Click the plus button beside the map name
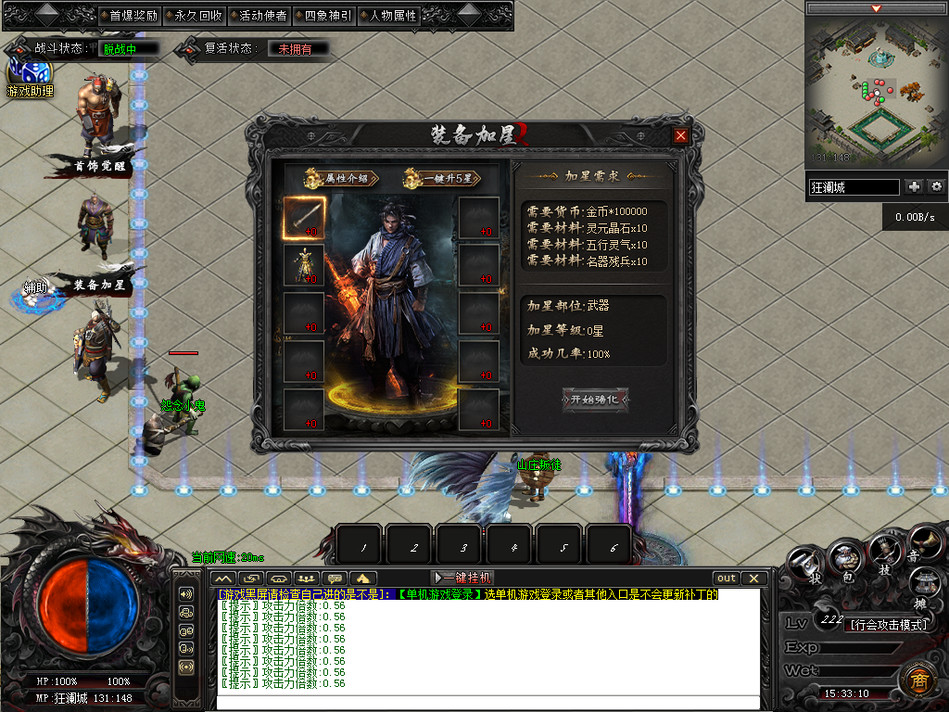This screenshot has width=949, height=712. (914, 187)
